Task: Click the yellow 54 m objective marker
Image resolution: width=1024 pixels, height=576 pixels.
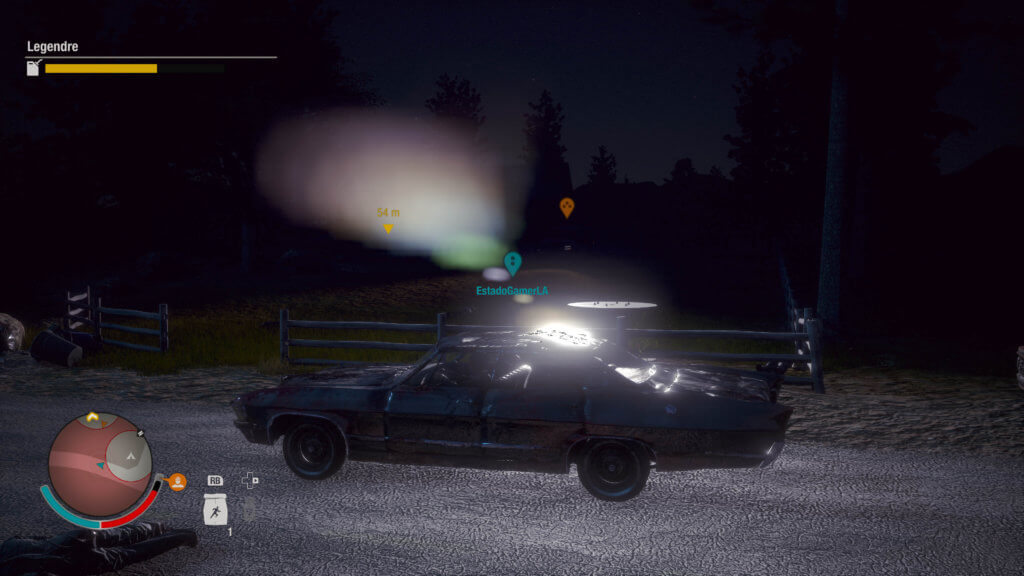Action: point(388,228)
